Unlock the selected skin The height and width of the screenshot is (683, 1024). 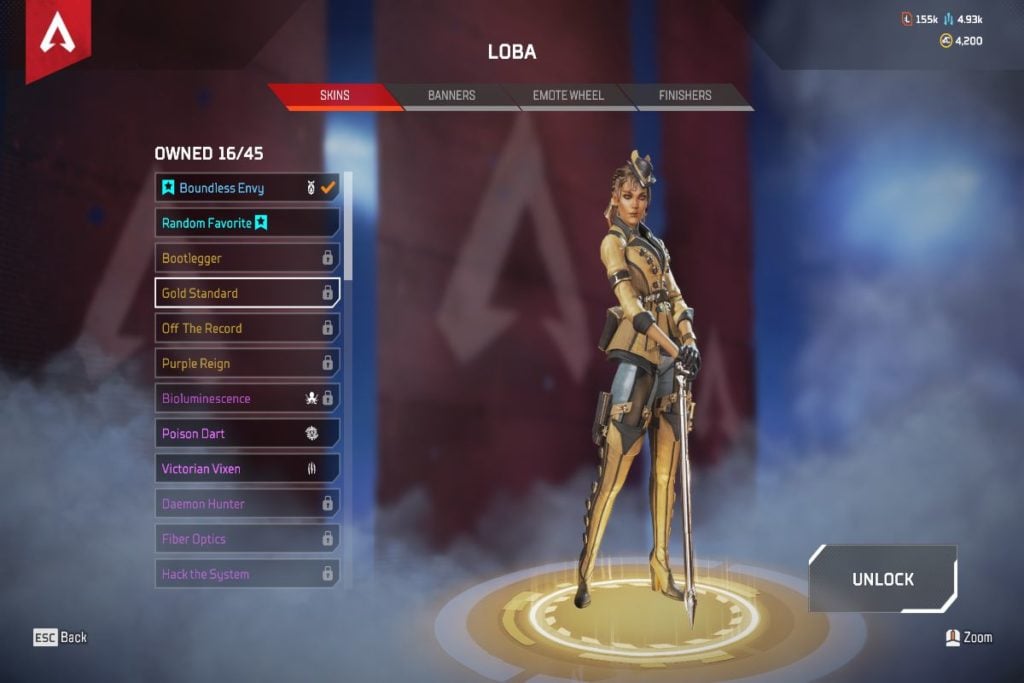(882, 579)
